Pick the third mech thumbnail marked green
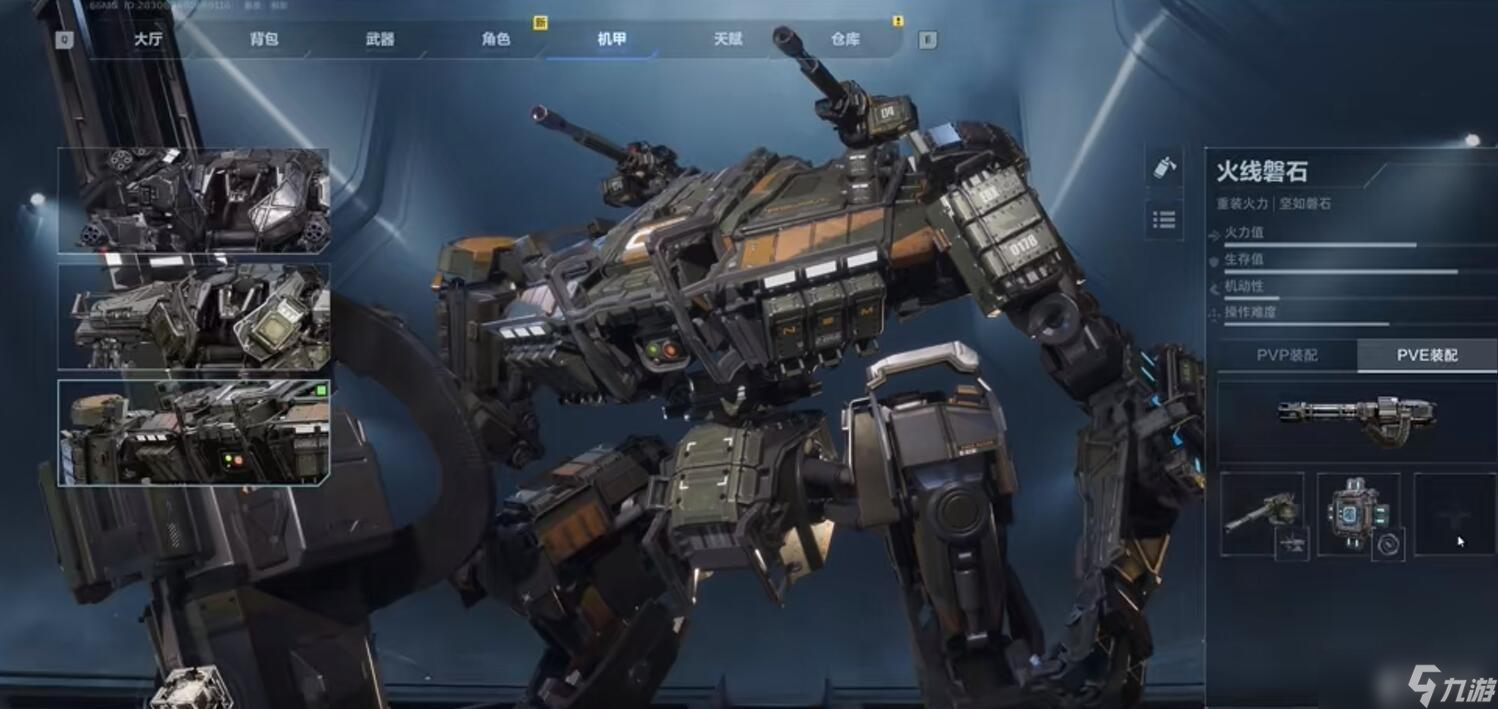The image size is (1498, 709). tap(194, 433)
